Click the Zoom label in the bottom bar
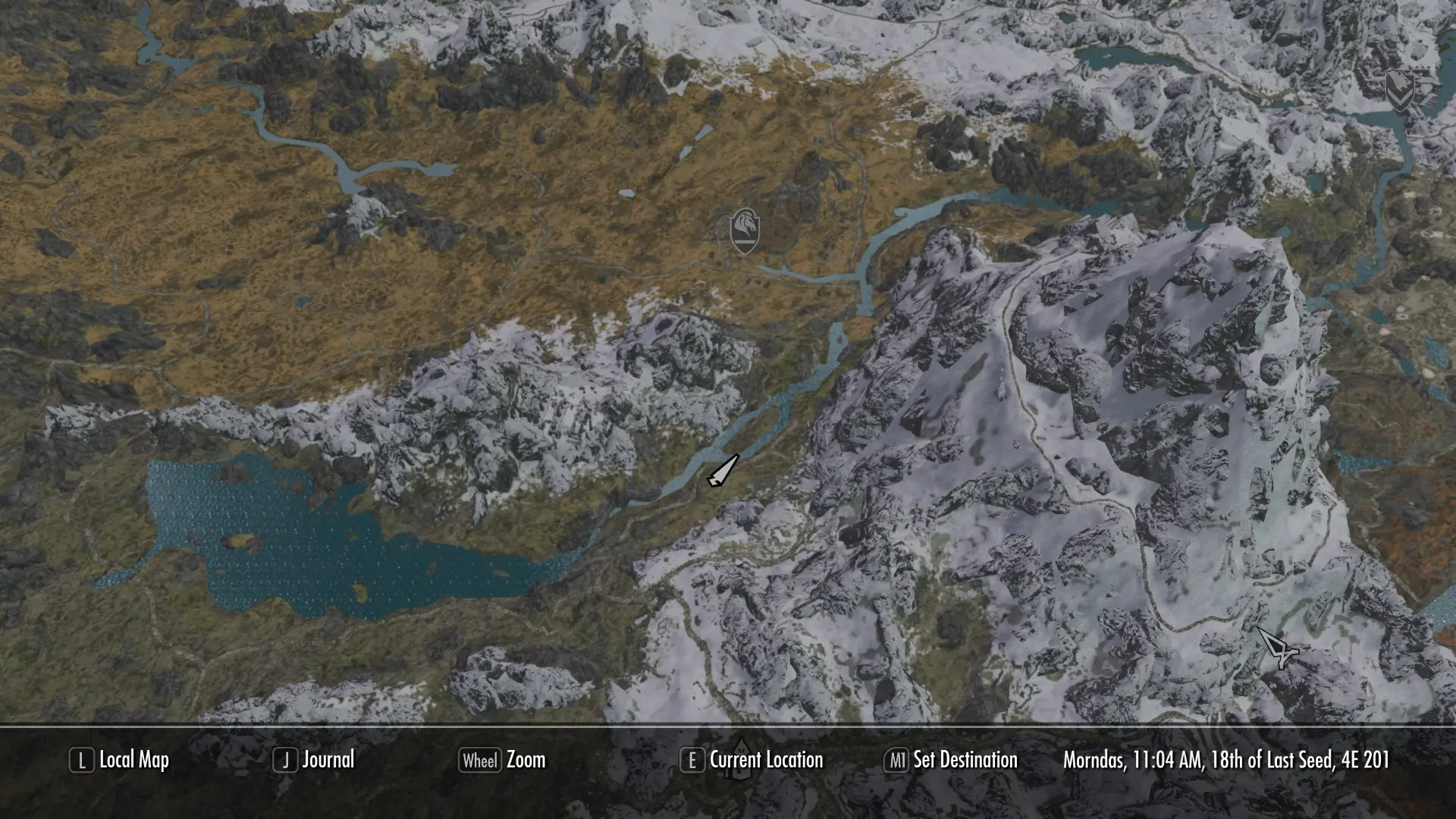This screenshot has width=1456, height=819. 528,761
